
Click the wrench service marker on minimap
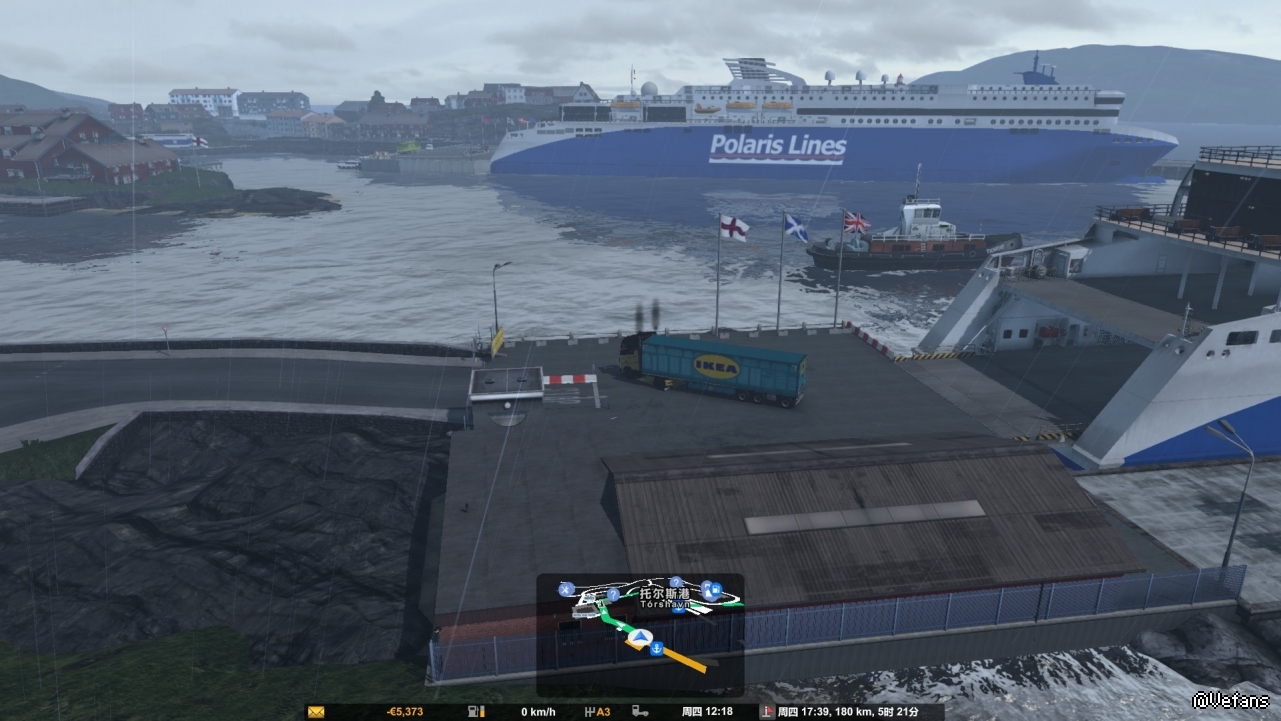point(566,588)
